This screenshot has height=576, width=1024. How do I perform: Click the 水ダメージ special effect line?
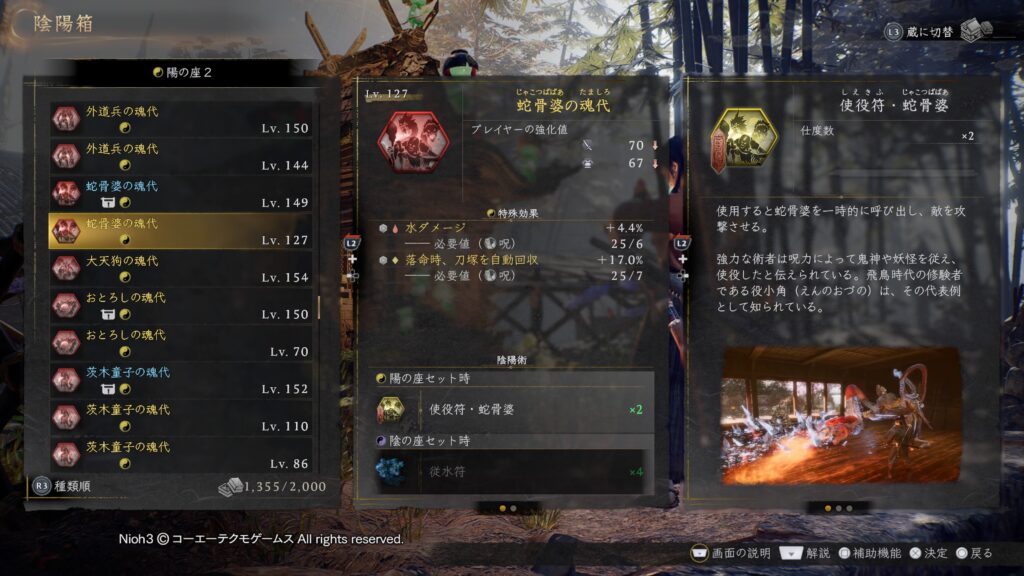(512, 228)
